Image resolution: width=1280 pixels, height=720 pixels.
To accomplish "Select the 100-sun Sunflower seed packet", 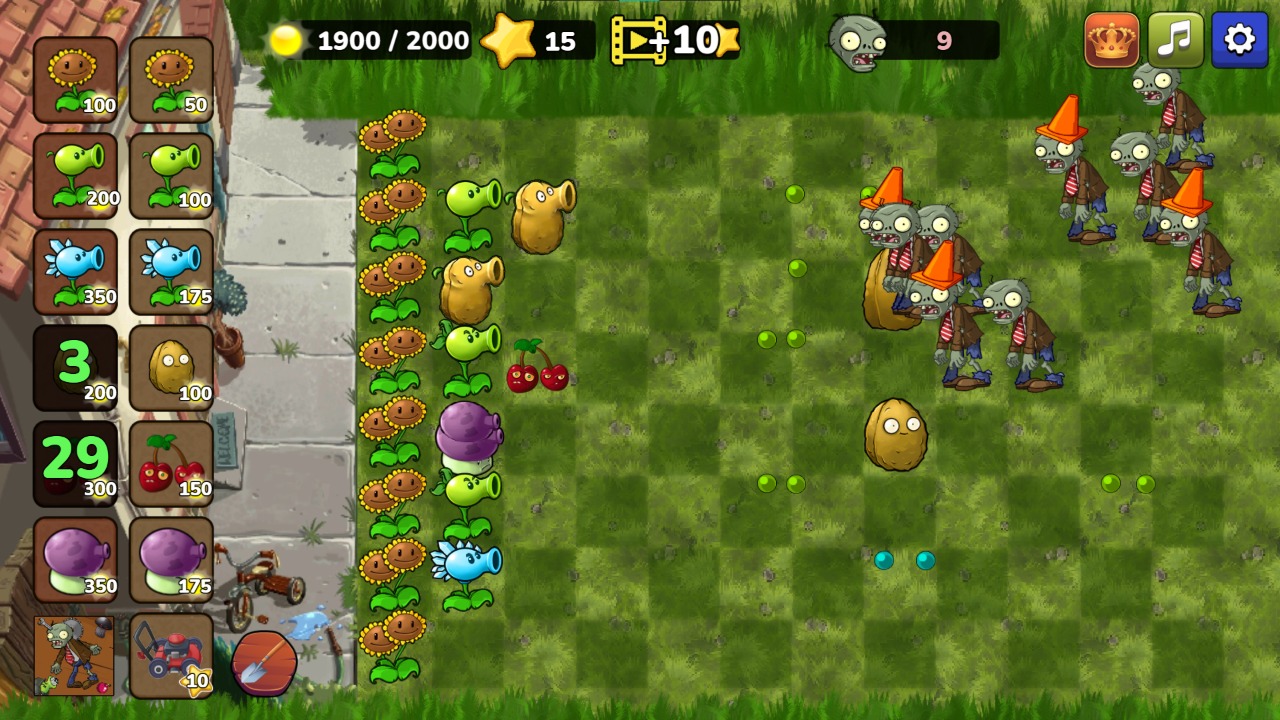I will [75, 78].
